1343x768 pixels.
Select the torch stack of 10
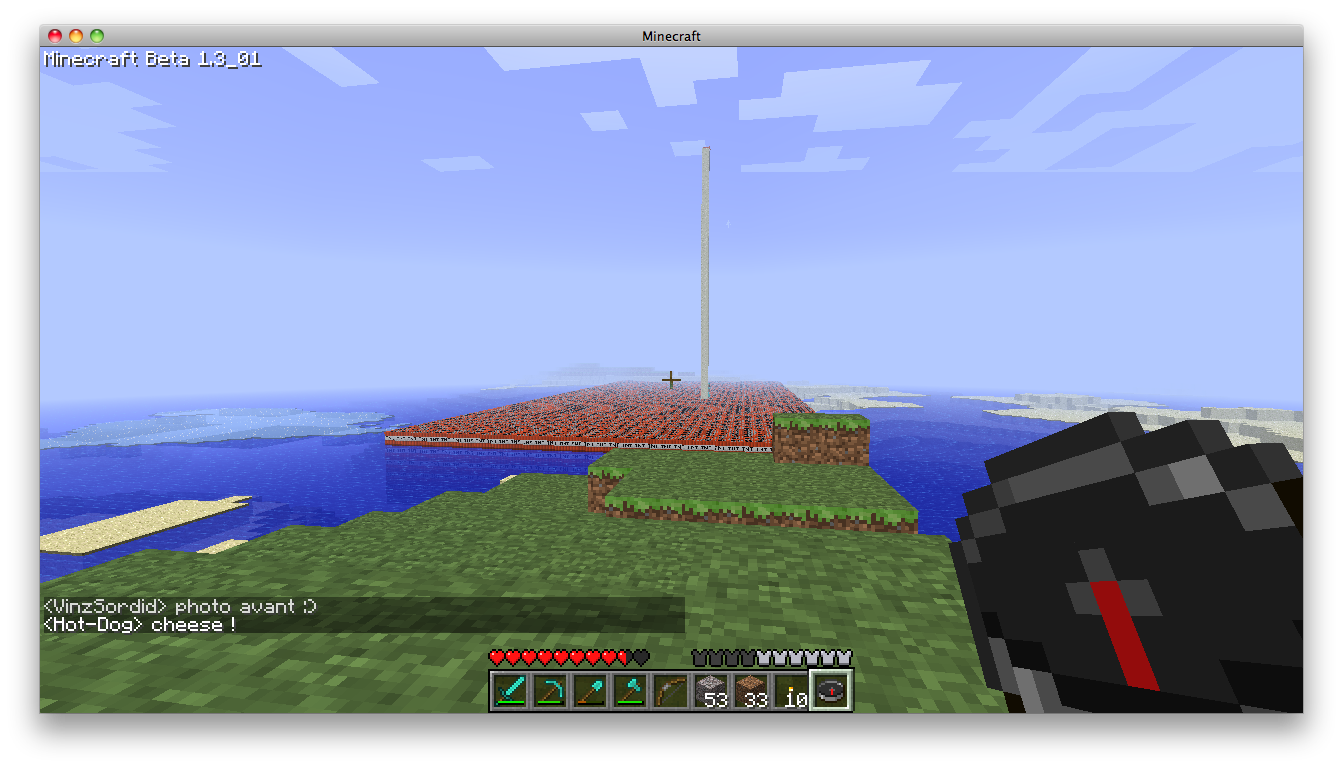point(791,691)
